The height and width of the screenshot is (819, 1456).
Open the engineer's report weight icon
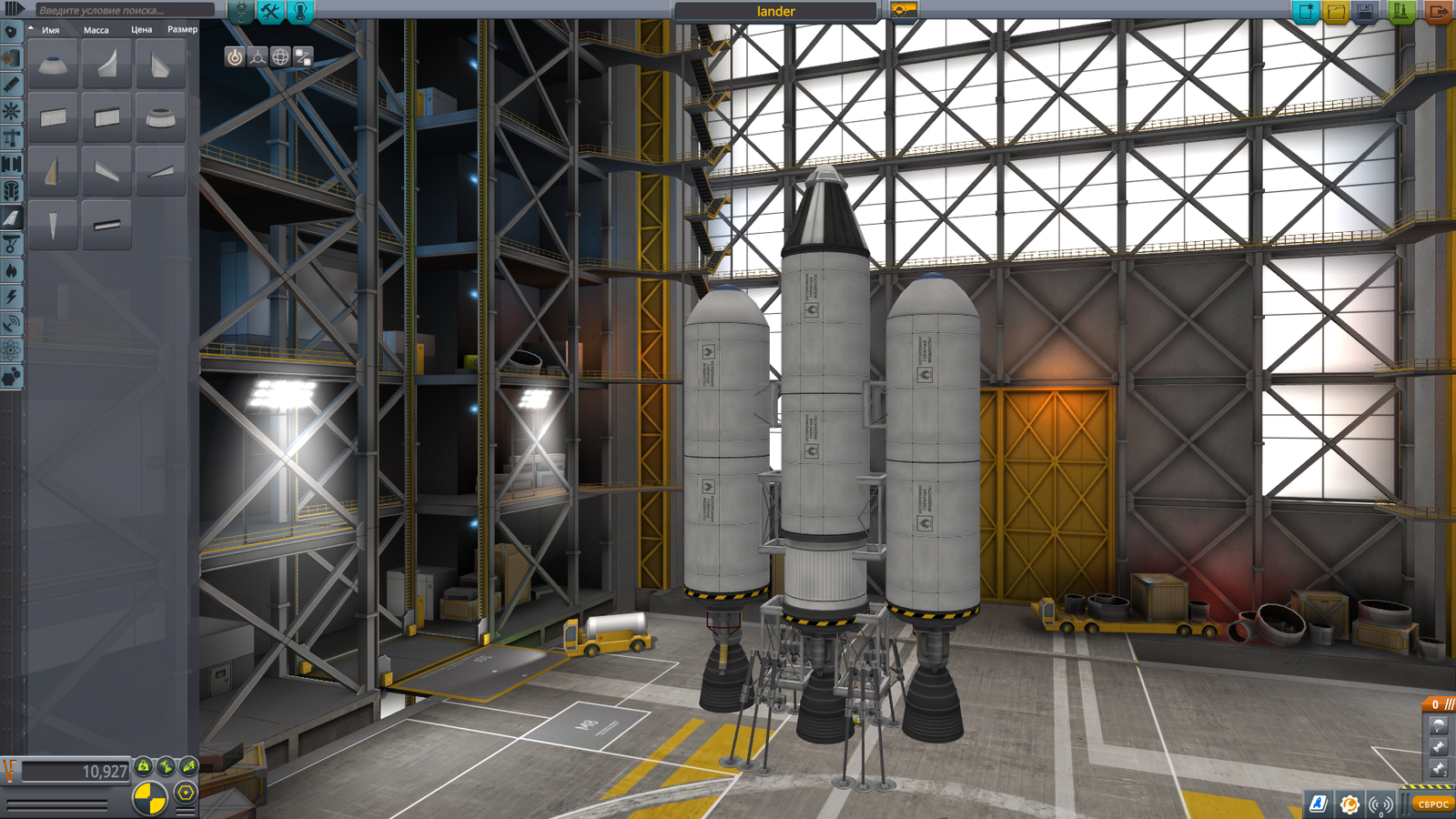(x=144, y=767)
